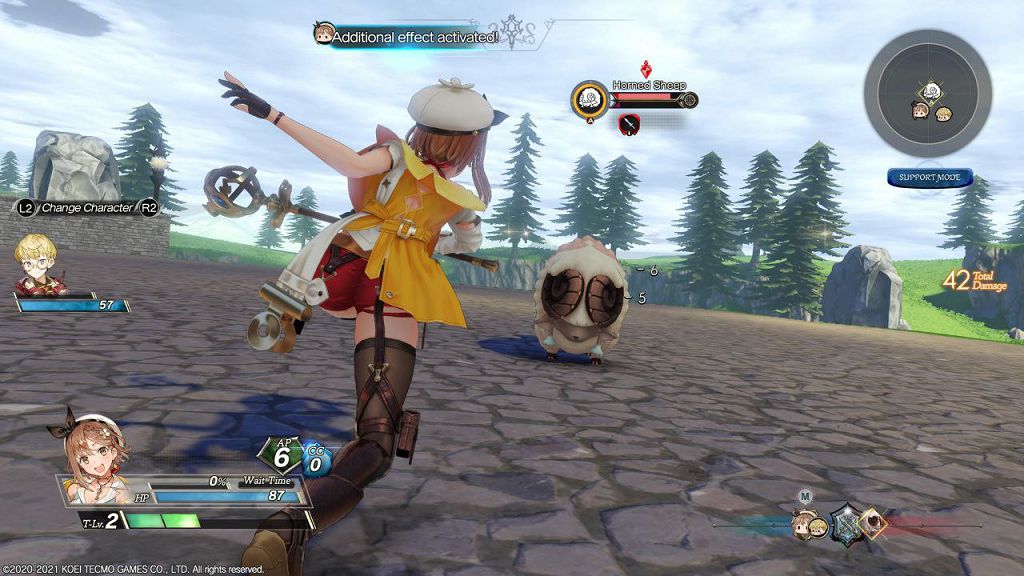Image resolution: width=1024 pixels, height=576 pixels.
Task: Select the green AP gem
Action: pyautogui.click(x=281, y=456)
